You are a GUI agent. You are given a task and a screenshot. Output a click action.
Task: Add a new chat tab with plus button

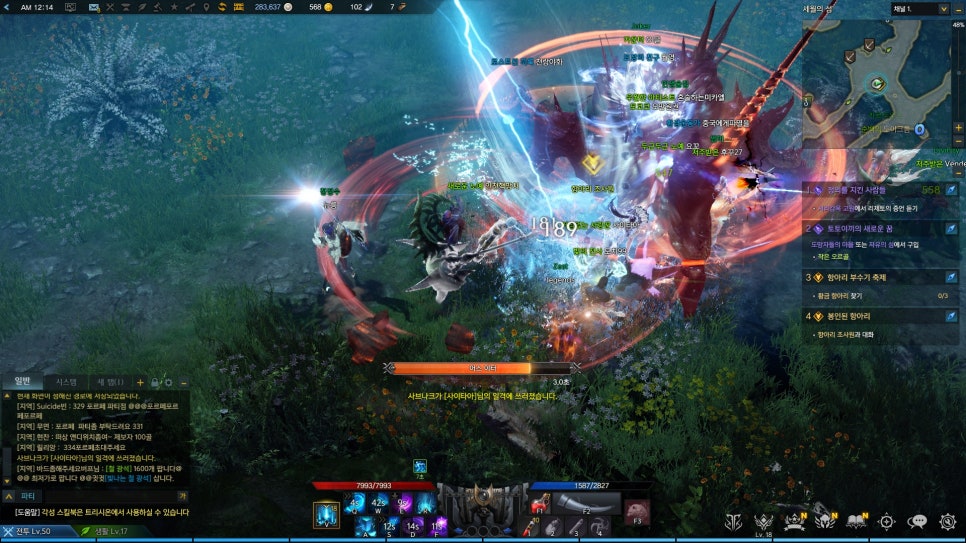click(140, 382)
